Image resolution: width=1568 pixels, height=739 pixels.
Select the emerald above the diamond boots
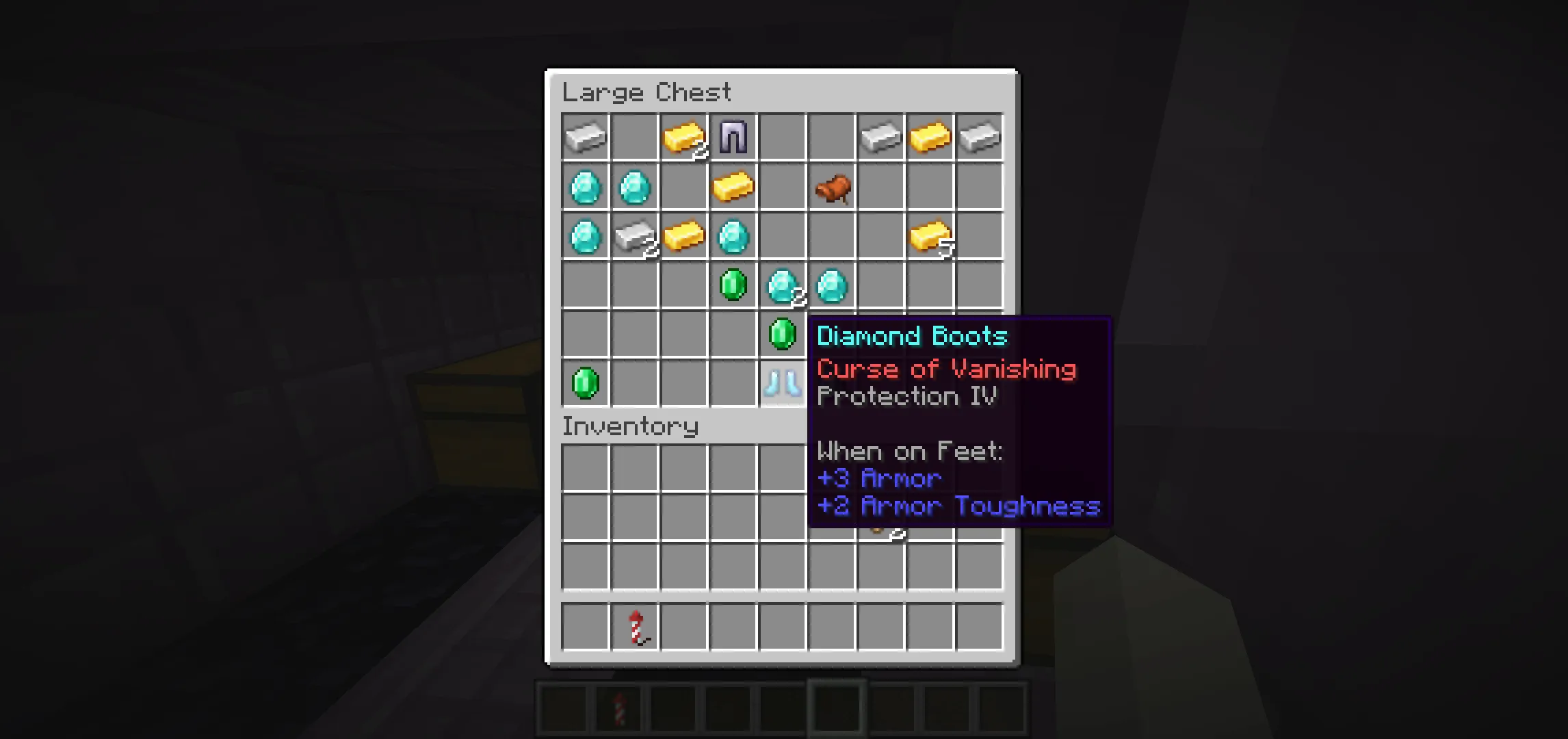(783, 335)
